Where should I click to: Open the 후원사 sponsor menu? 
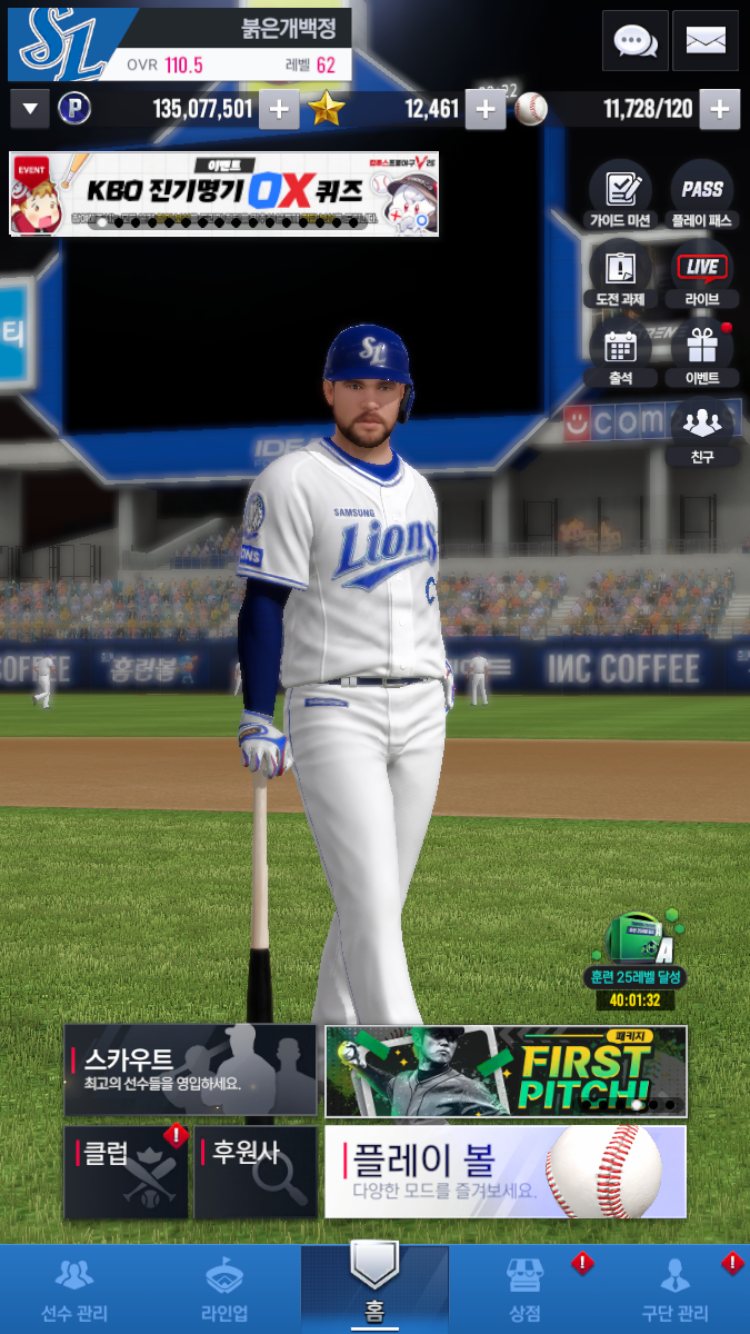click(255, 1172)
